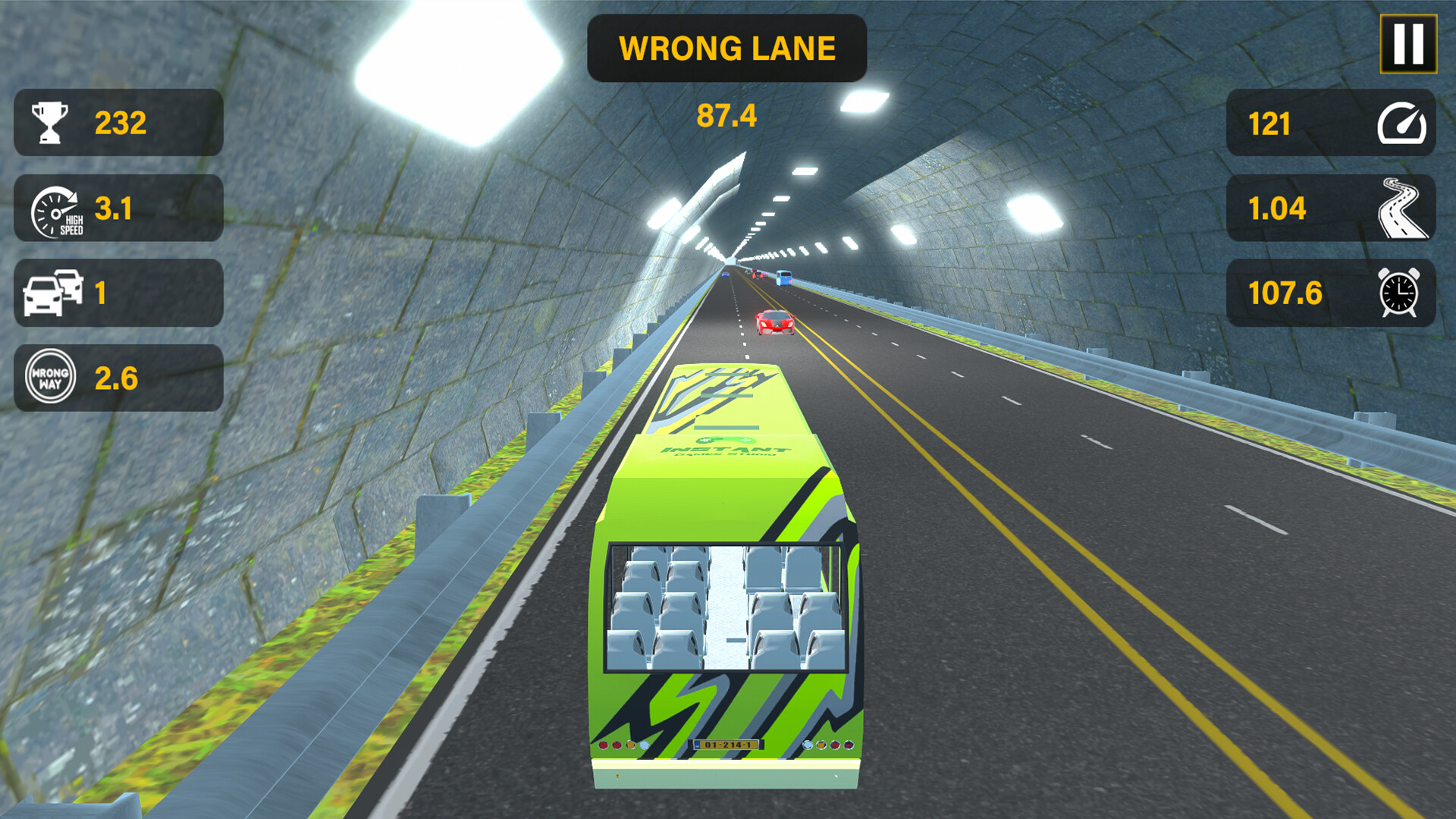Click the wrong way value 2.6
Viewport: 1456px width, 819px height.
click(x=118, y=377)
